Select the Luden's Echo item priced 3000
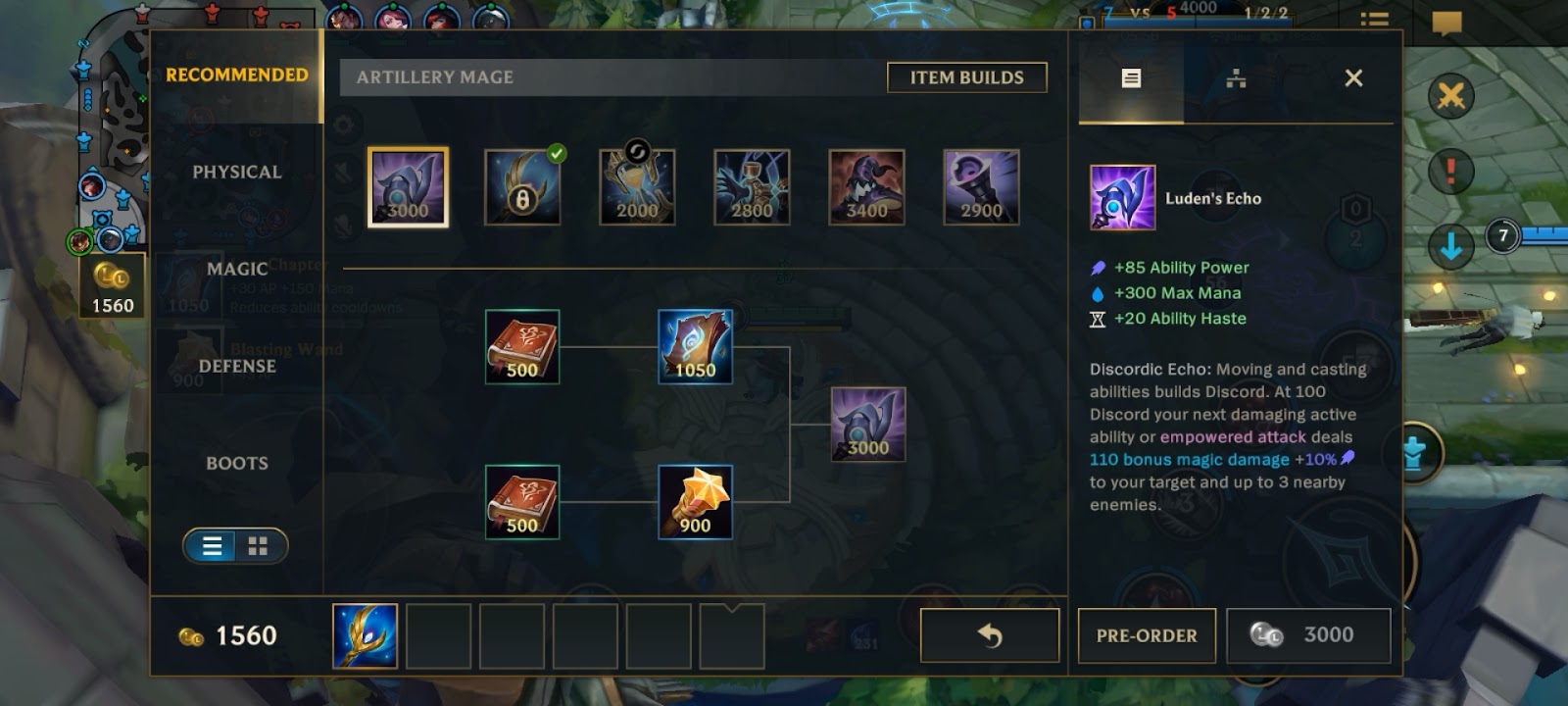This screenshot has height=706, width=1568. [x=408, y=186]
